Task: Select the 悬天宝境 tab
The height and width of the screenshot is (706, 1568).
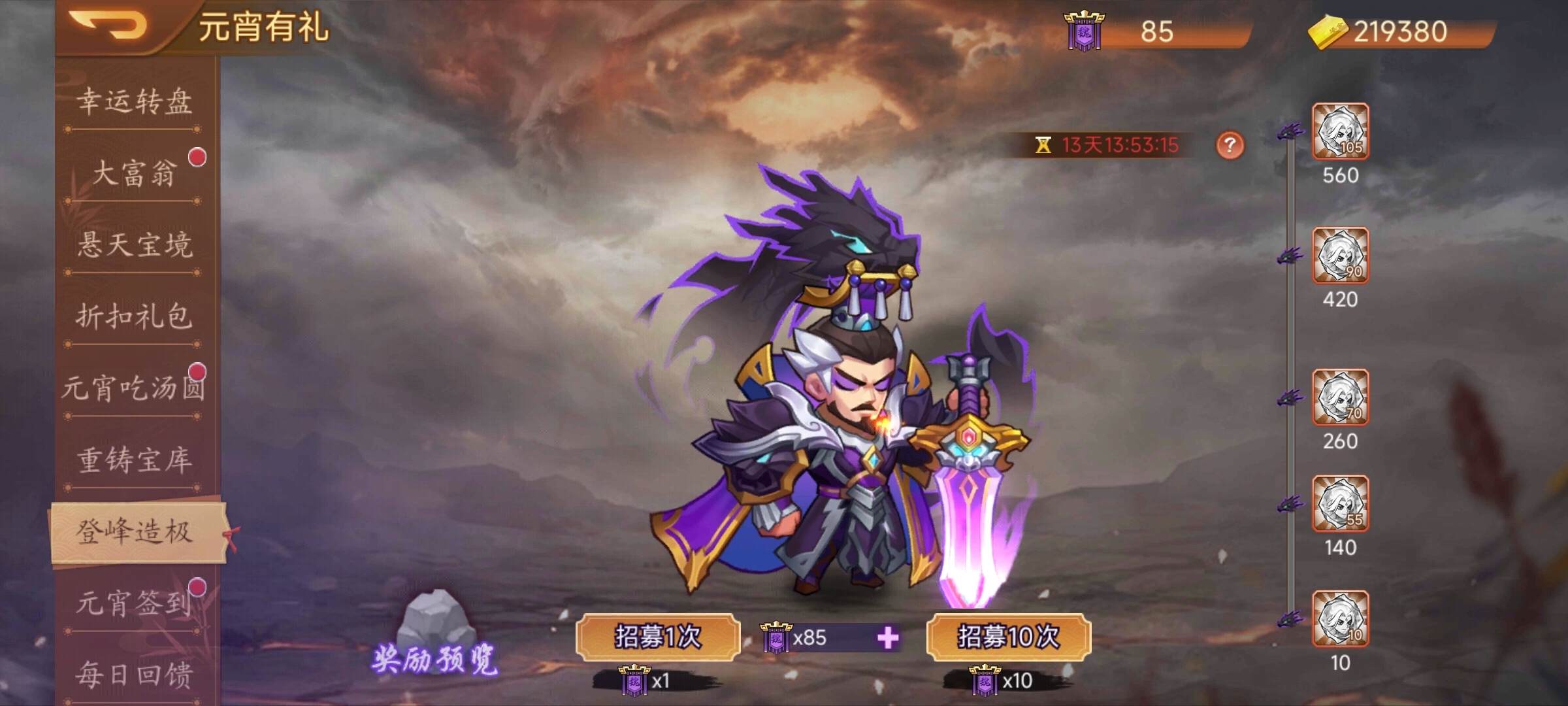Action: point(135,245)
